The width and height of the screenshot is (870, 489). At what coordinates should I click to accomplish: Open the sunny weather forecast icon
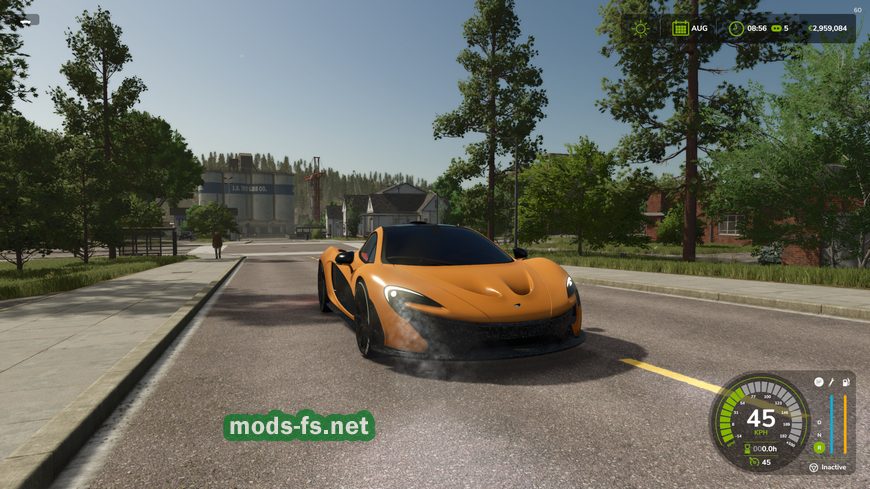640,28
